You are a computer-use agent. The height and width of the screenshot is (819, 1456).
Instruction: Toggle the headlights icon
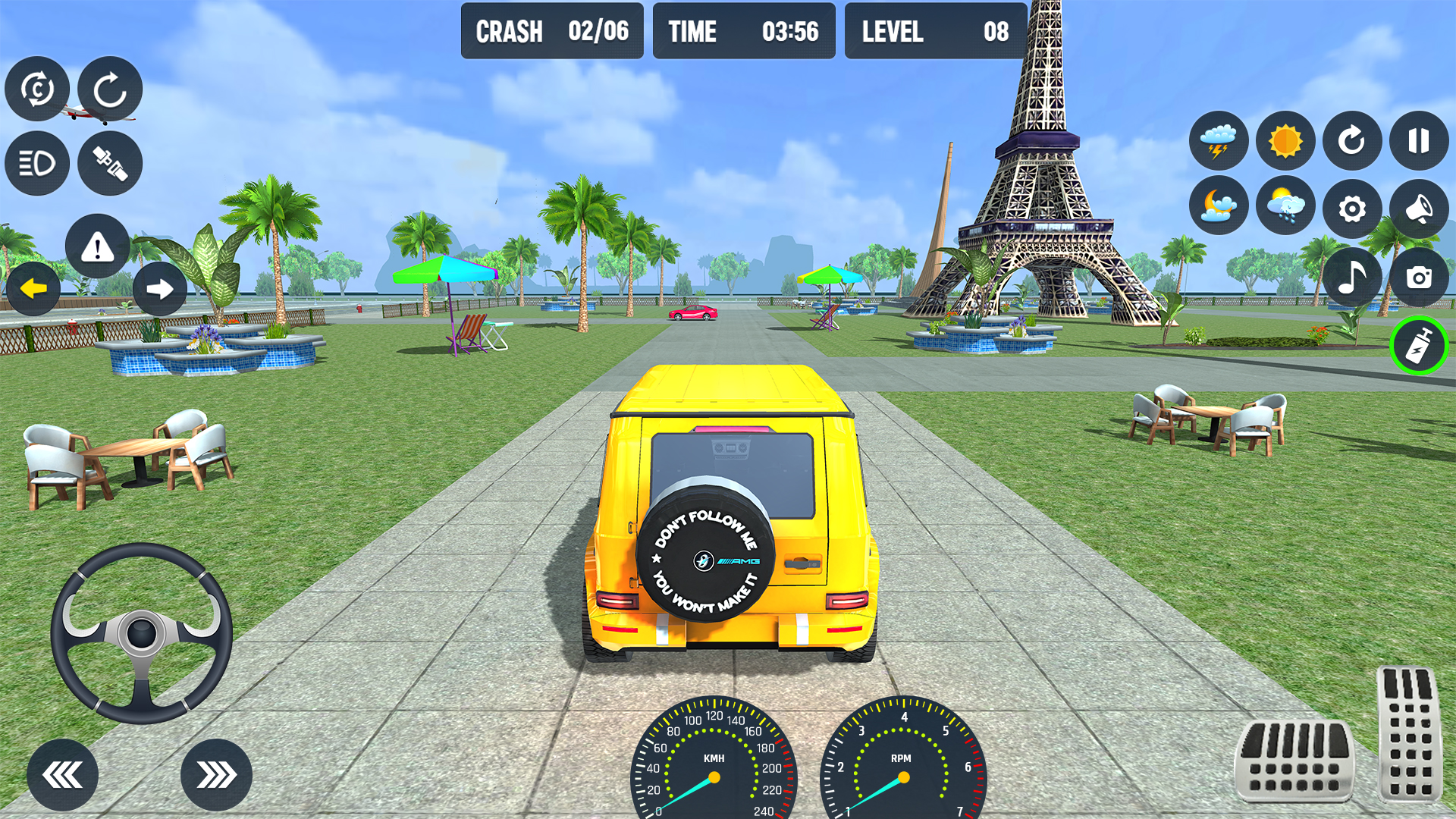pos(37,163)
